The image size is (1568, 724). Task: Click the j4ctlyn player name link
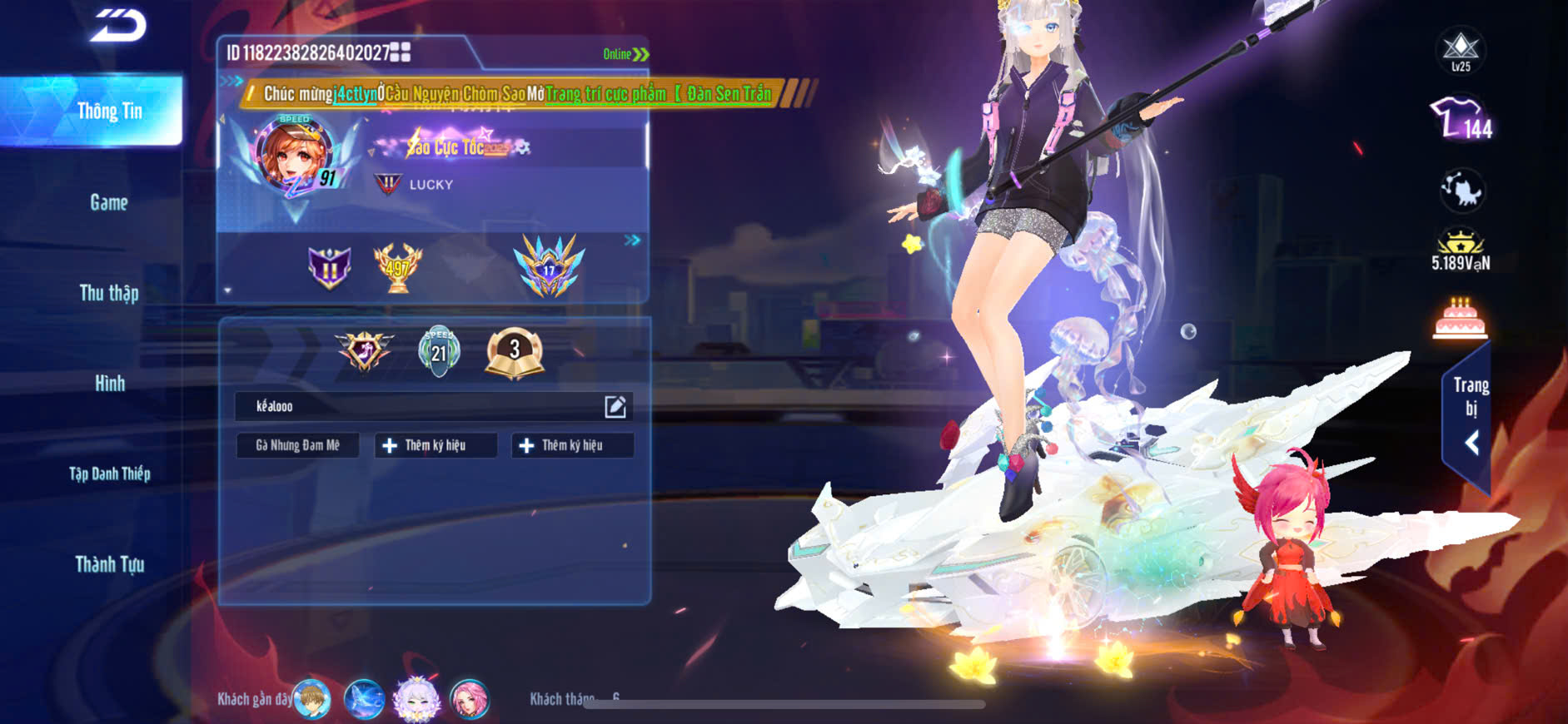pos(355,94)
